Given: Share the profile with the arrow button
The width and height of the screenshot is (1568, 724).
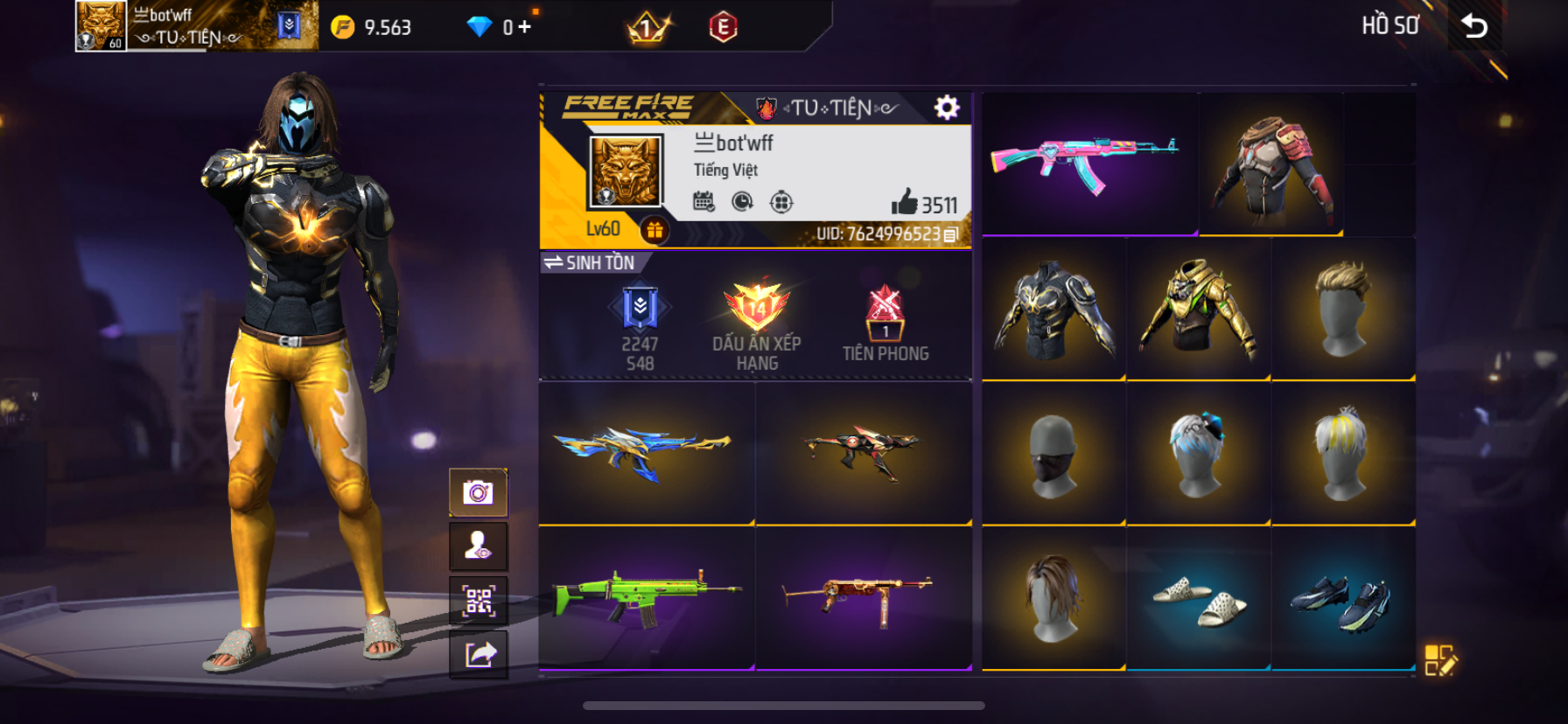Looking at the screenshot, I should (478, 654).
